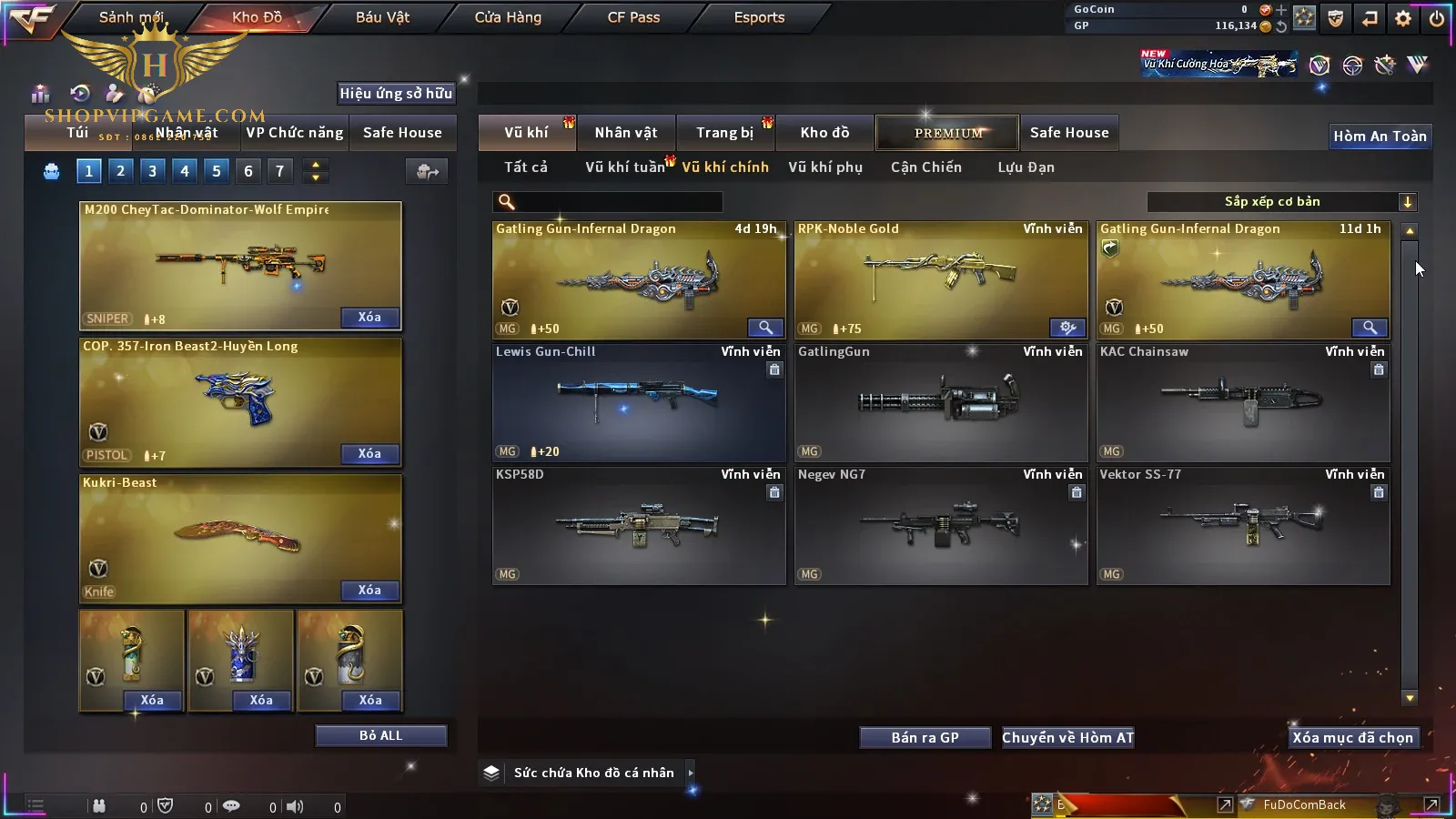Click Xóa mục đã chọn

[1352, 738]
